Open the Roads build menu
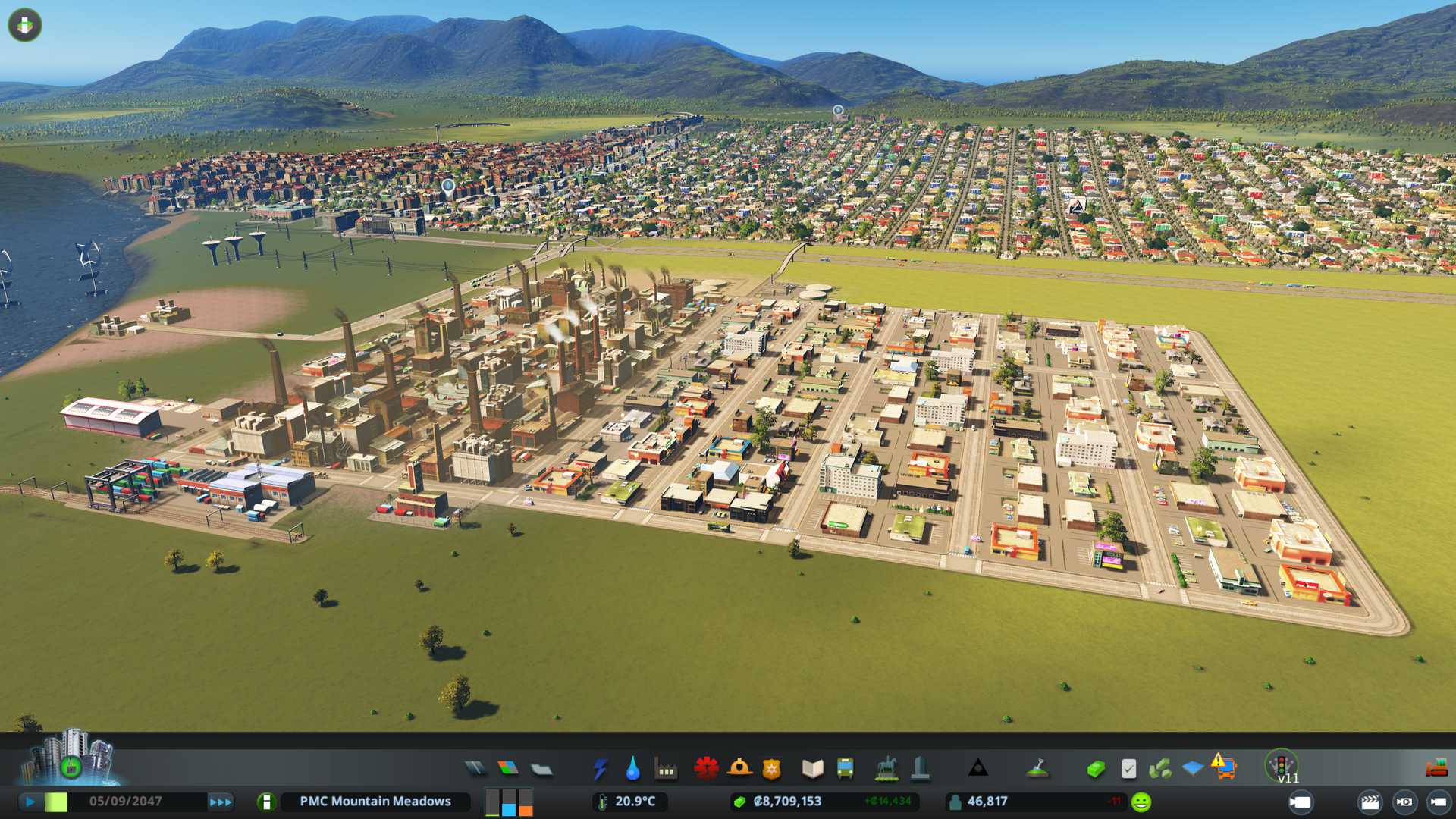The image size is (1456, 819). (x=475, y=769)
